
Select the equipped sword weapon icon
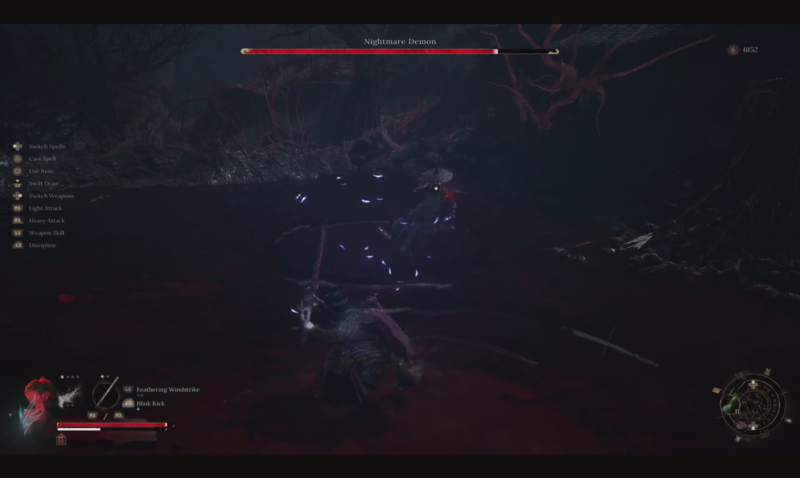[x=105, y=393]
